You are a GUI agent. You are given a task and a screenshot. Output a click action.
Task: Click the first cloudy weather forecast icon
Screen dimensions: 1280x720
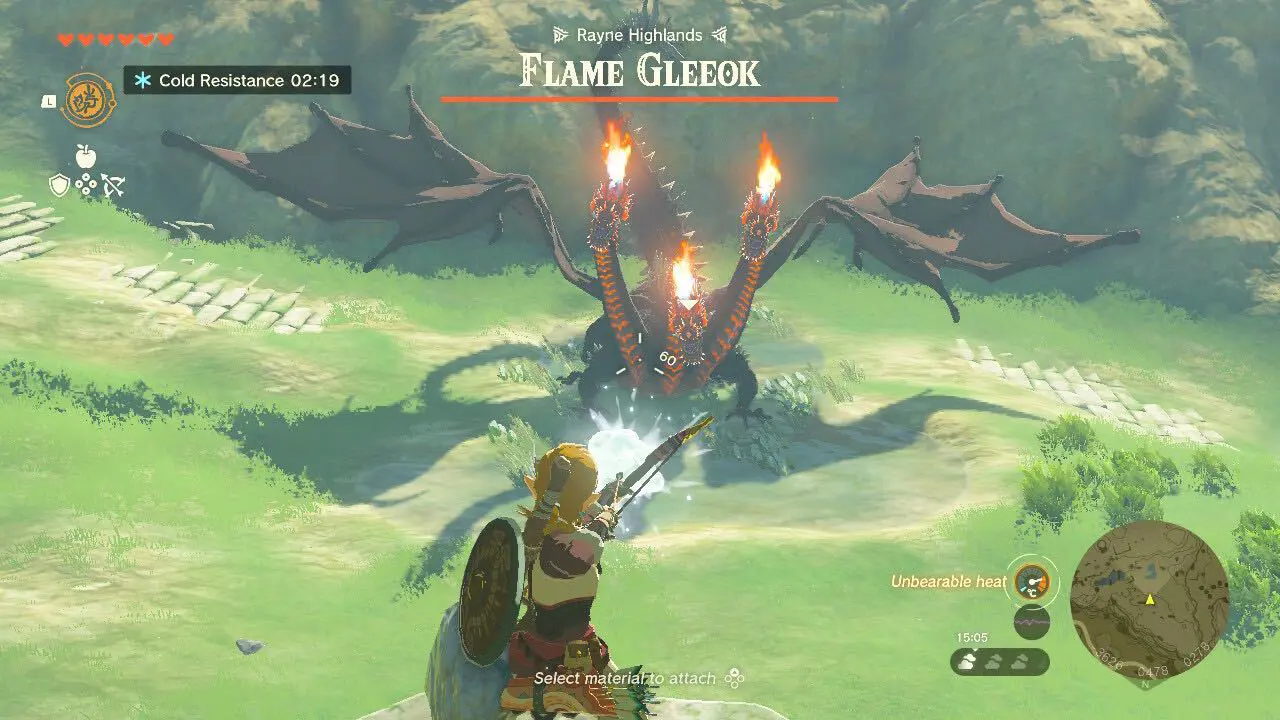point(968,662)
